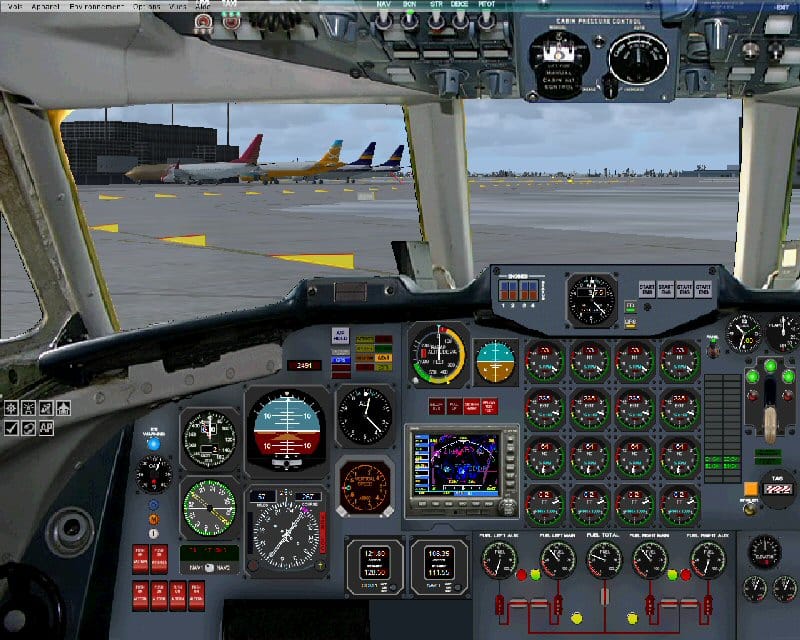The height and width of the screenshot is (640, 800).
Task: Select the blue GPS mode button
Action: pyautogui.click(x=340, y=359)
